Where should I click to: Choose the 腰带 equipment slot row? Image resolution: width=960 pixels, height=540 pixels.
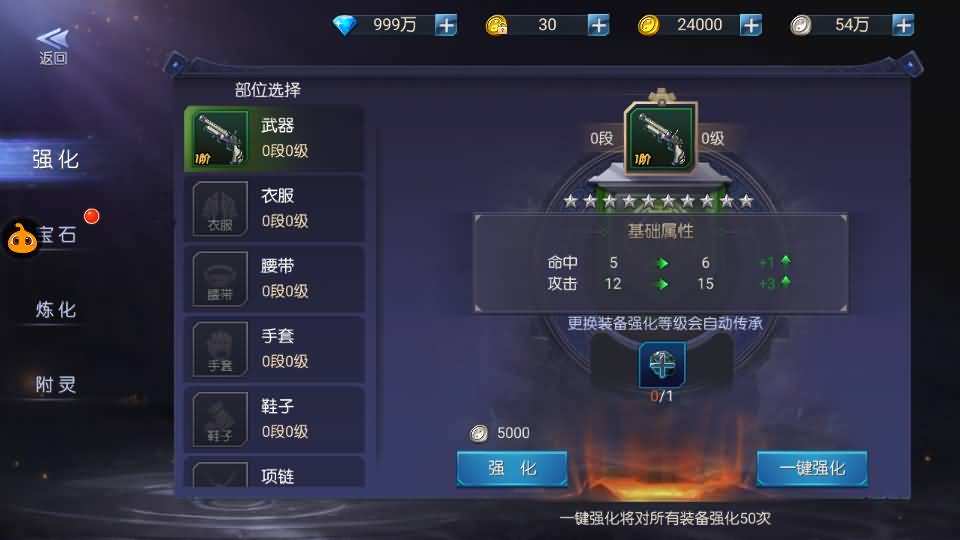(274, 278)
